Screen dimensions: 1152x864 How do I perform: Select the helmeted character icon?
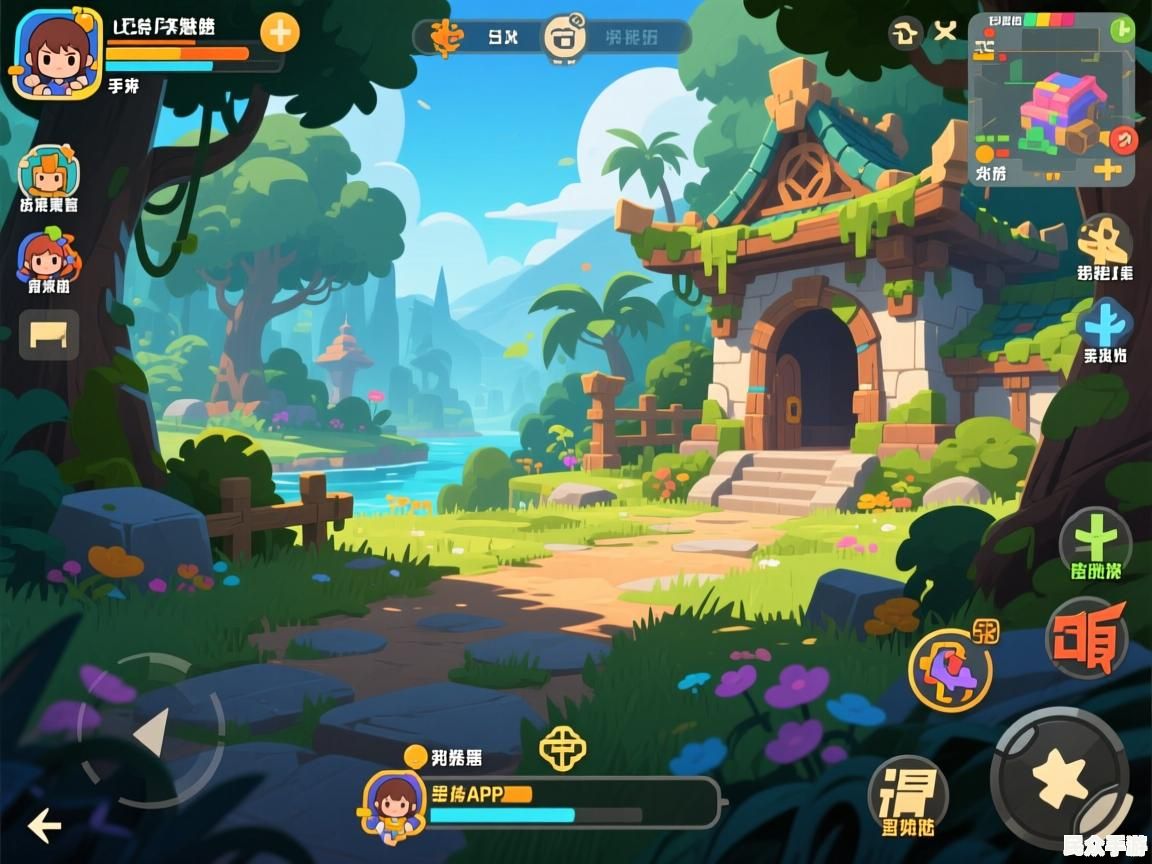48,172
